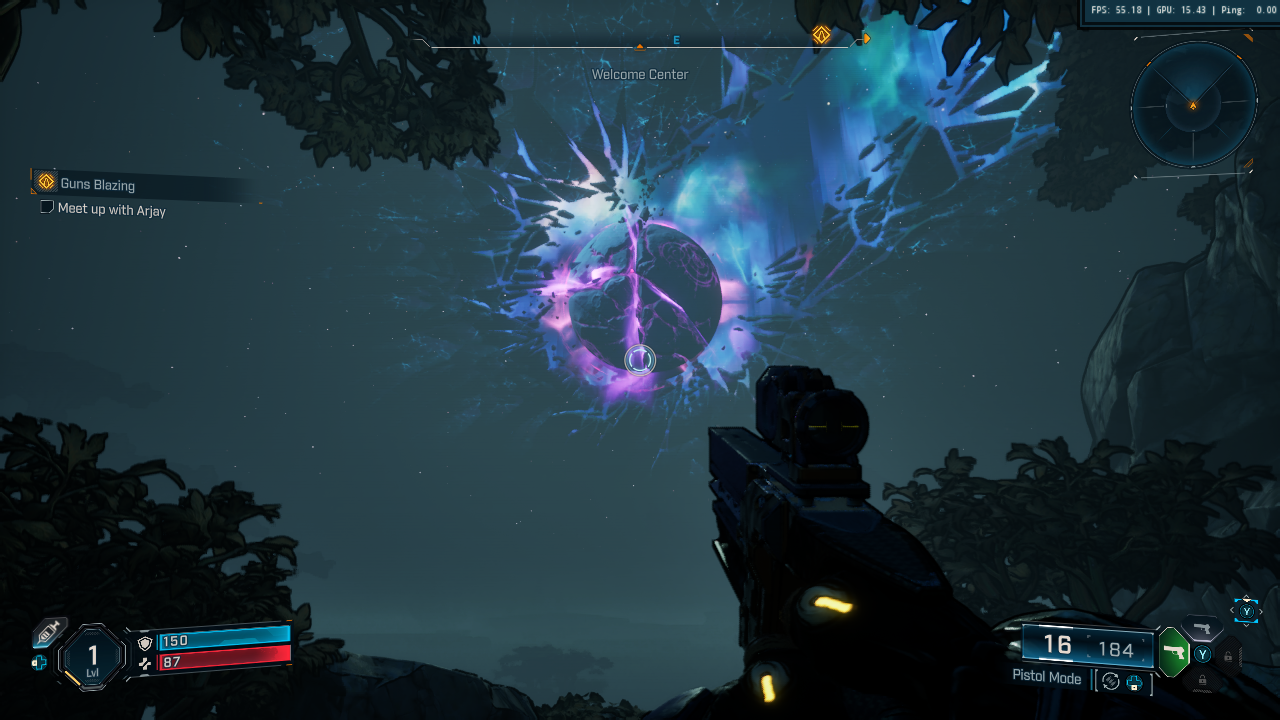Select the green active pistol slot
The image size is (1280, 720).
[1174, 654]
